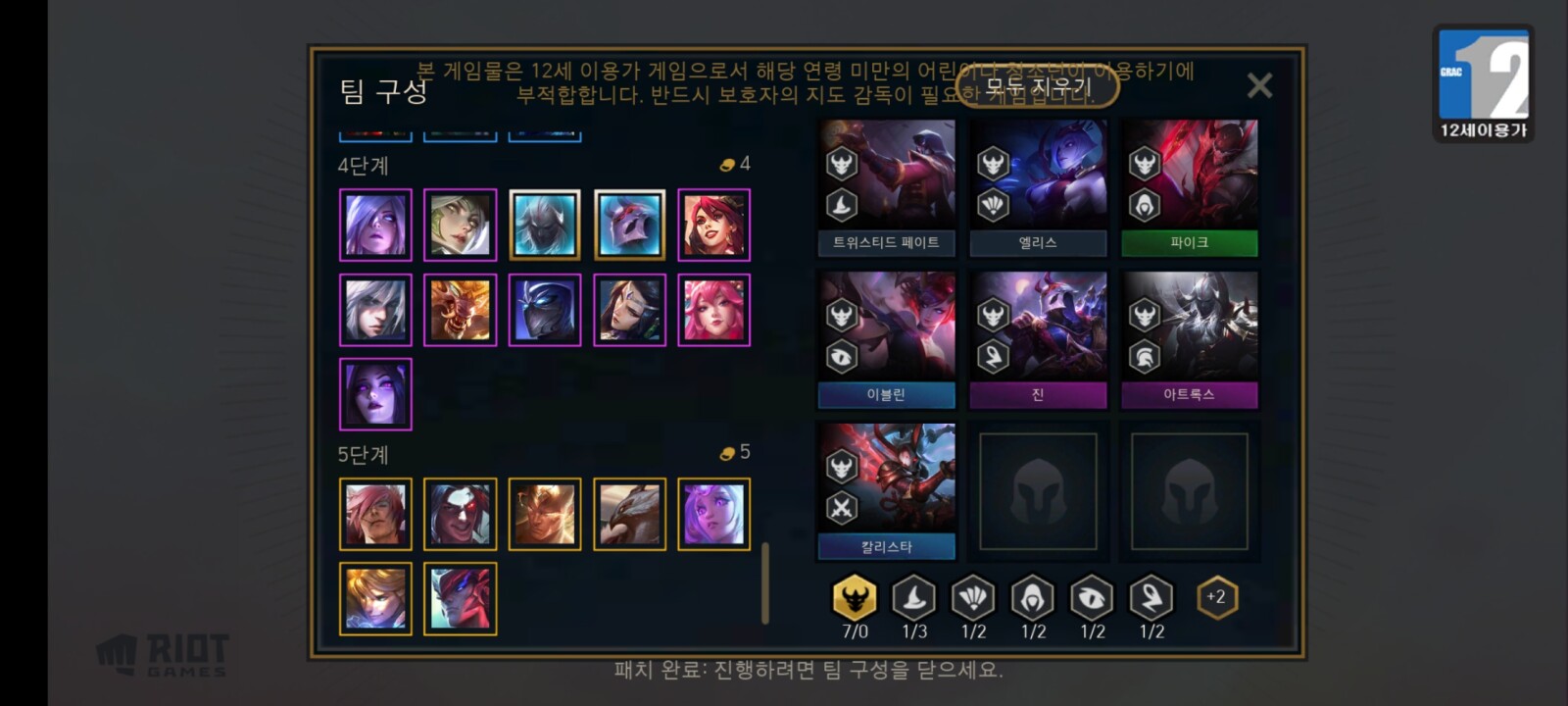
Task: Click the demon trait icon on 트위스티드 페이트 card
Action: point(844,162)
